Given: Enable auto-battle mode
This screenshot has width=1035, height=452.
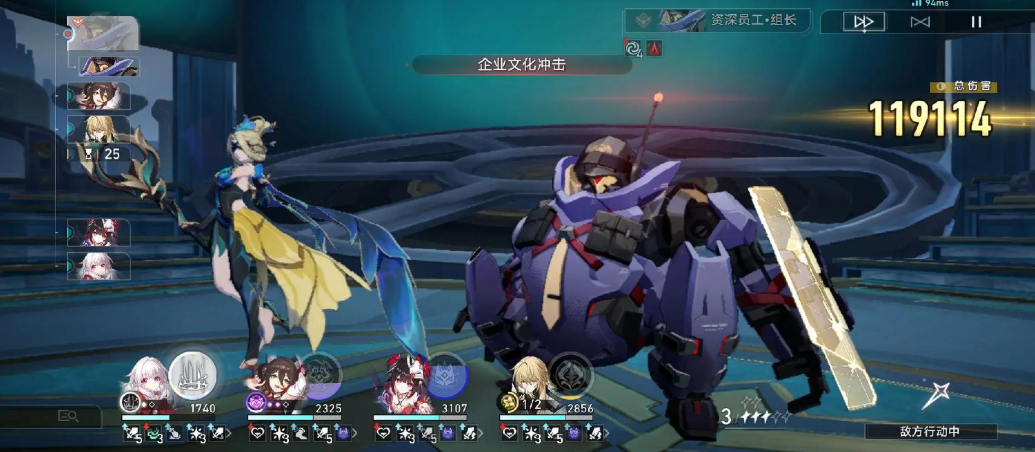Looking at the screenshot, I should click(920, 21).
